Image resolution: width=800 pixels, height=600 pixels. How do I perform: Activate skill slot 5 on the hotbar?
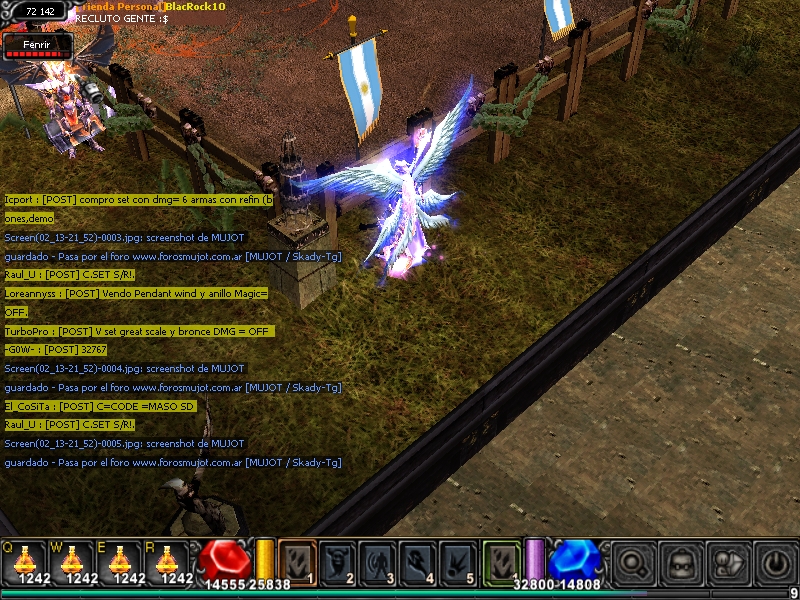click(x=460, y=561)
